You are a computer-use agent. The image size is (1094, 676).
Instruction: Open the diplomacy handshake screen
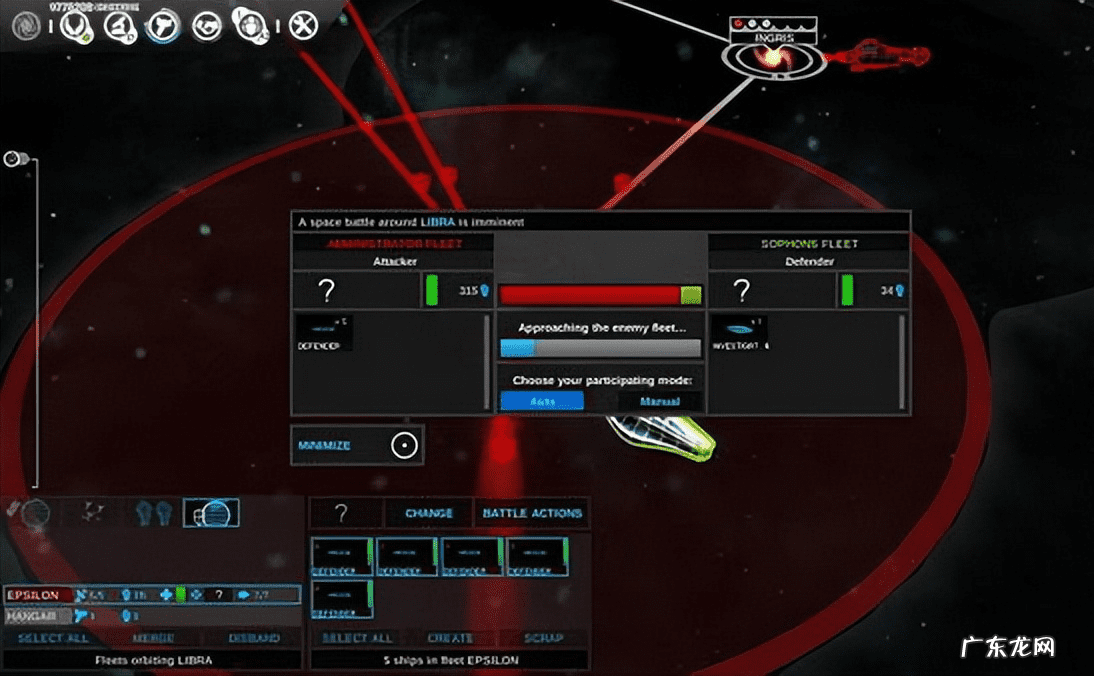coord(207,25)
